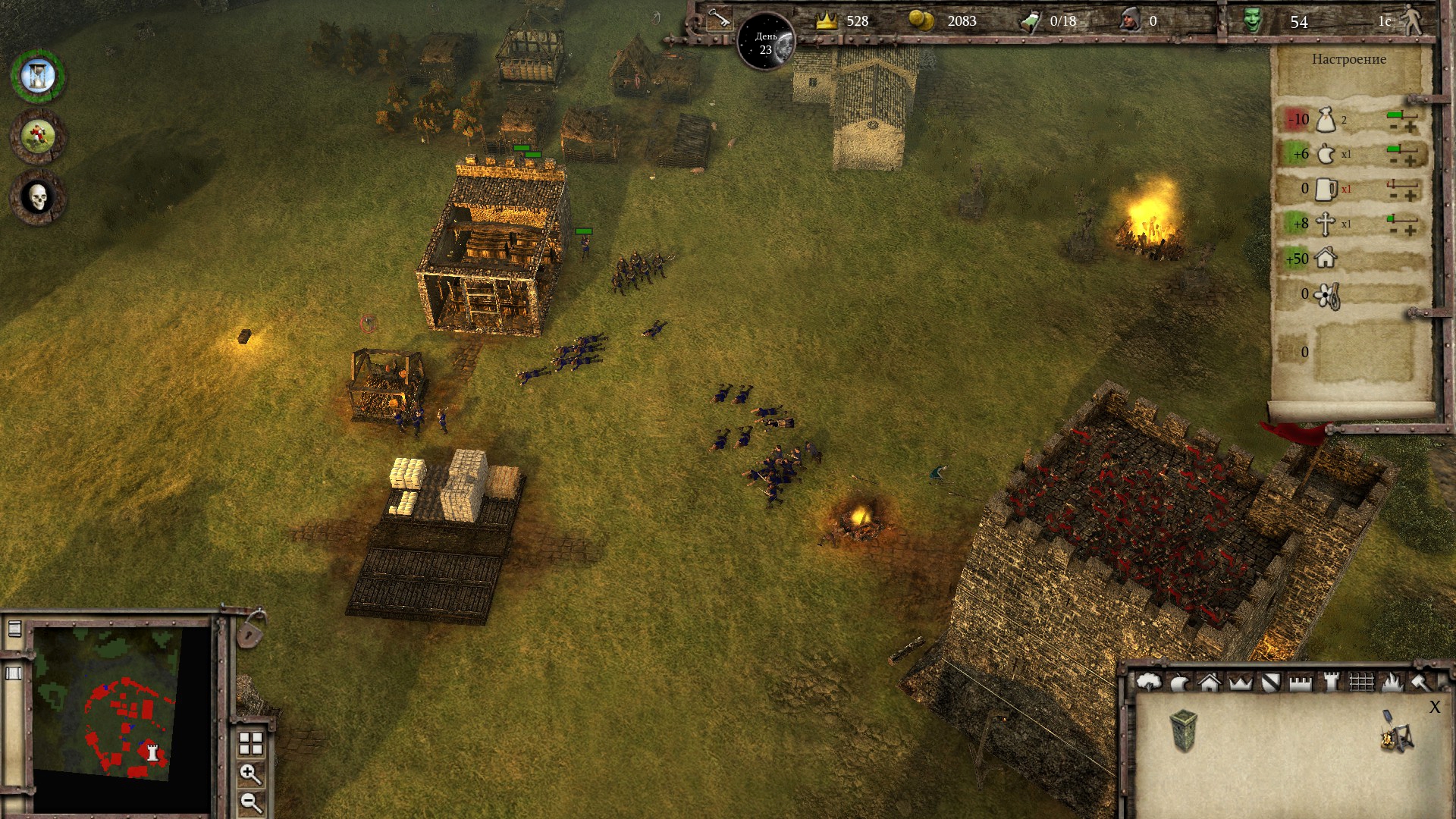Open the skull icon panel

[x=37, y=197]
